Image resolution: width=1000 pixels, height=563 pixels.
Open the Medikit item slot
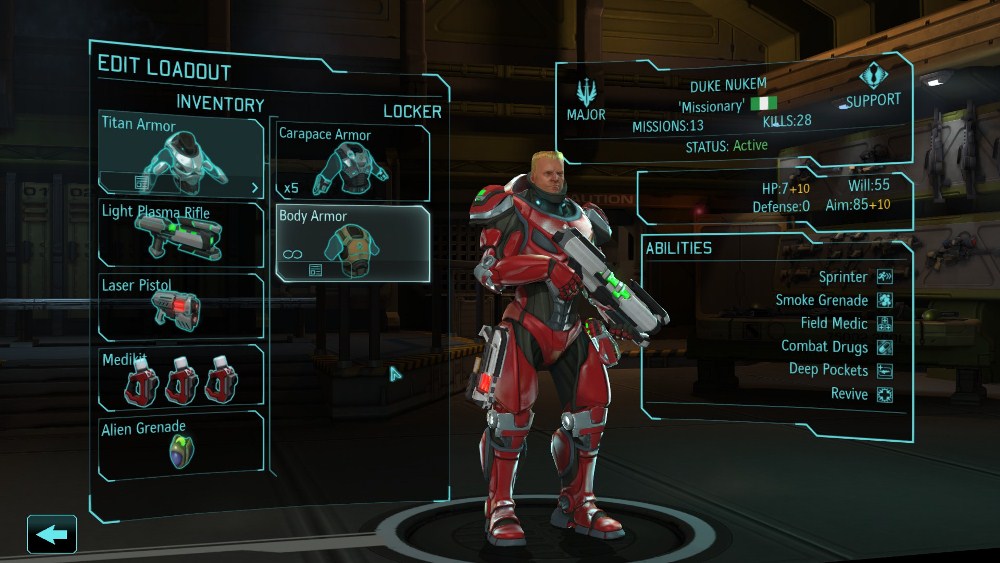coord(181,377)
